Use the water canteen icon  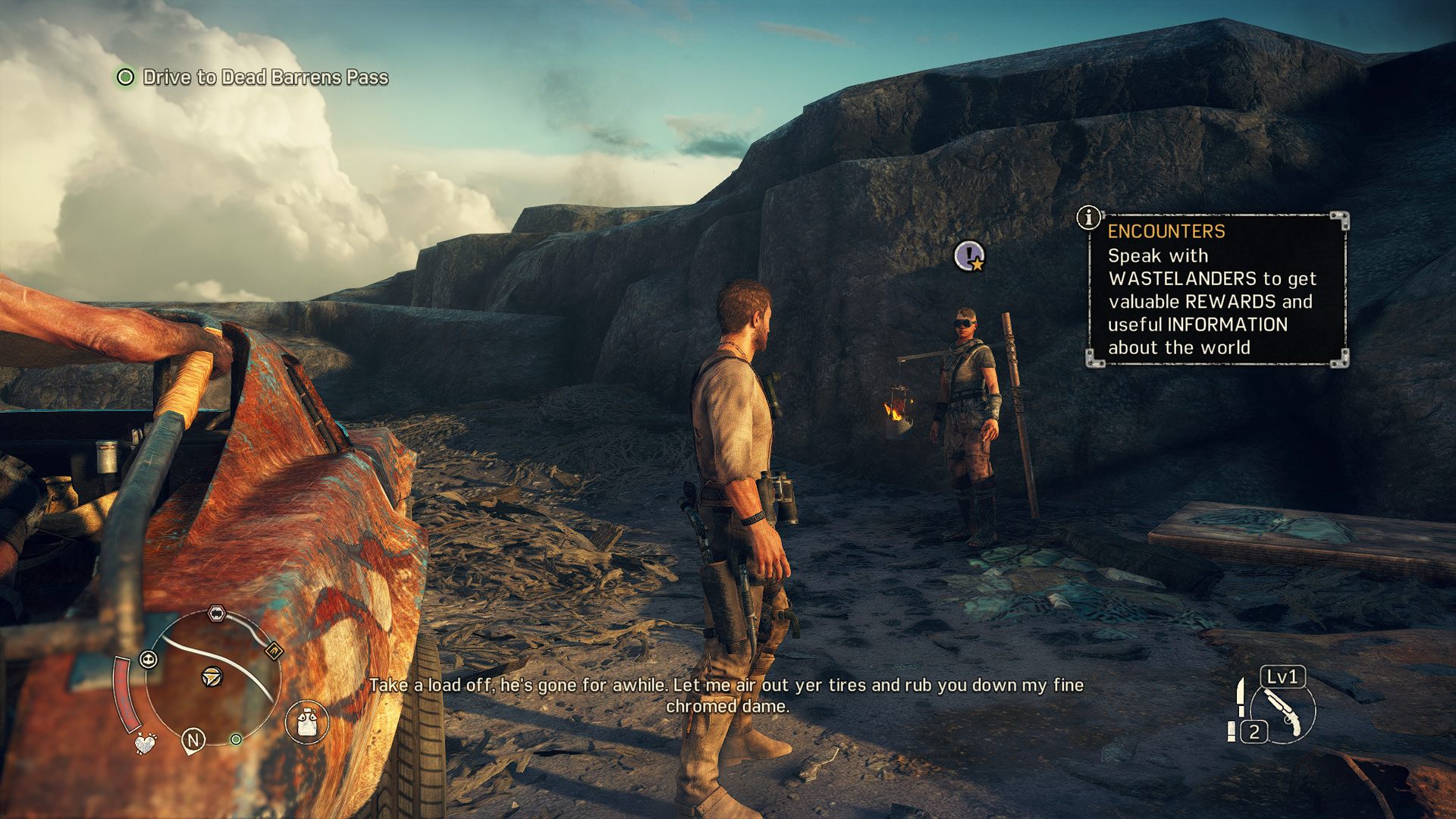[307, 721]
